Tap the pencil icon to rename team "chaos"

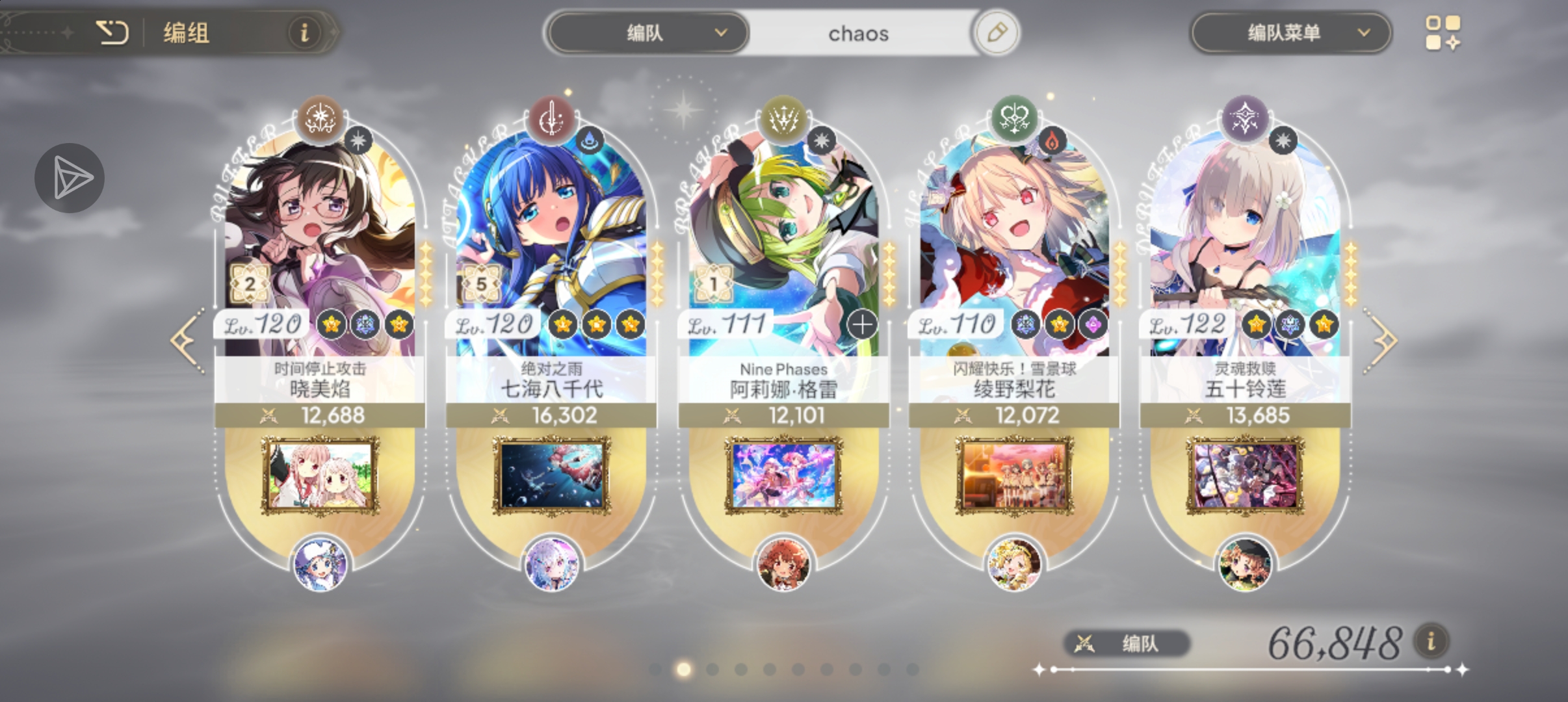(997, 33)
